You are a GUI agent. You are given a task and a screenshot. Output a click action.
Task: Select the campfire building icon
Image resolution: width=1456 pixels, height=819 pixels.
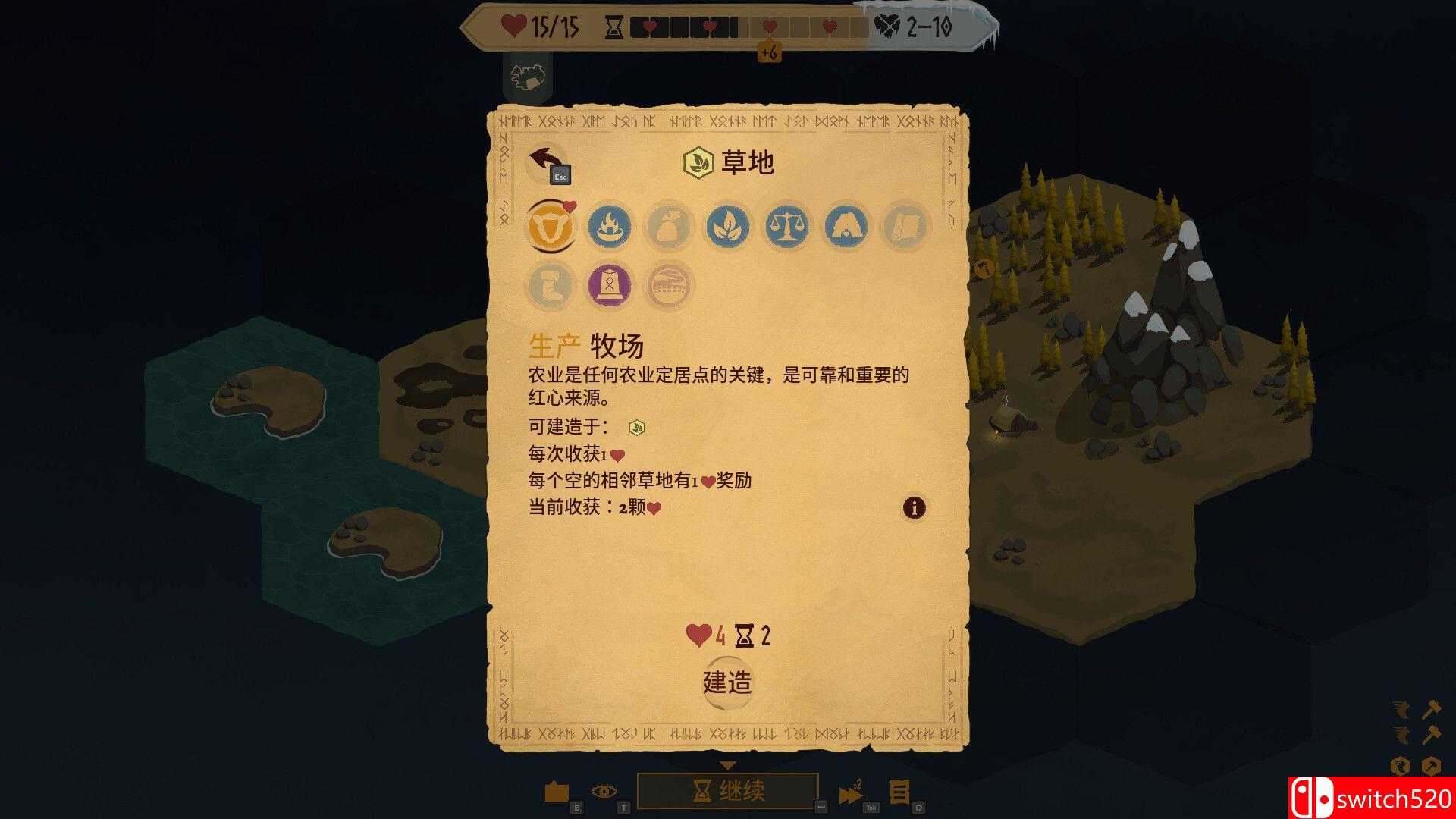(x=610, y=227)
